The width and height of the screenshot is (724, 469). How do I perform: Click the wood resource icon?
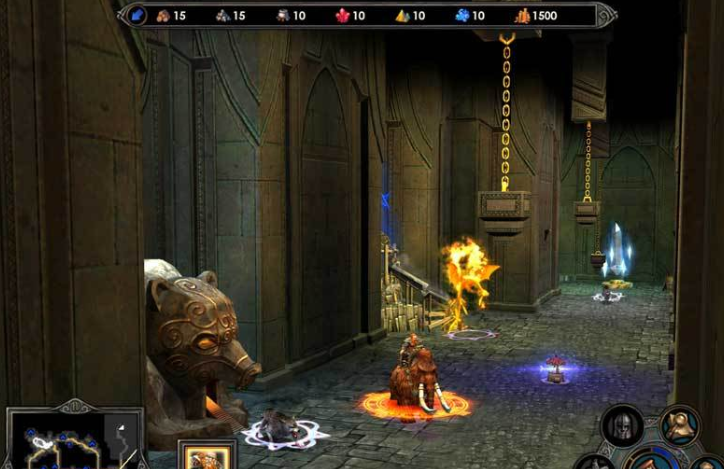164,15
